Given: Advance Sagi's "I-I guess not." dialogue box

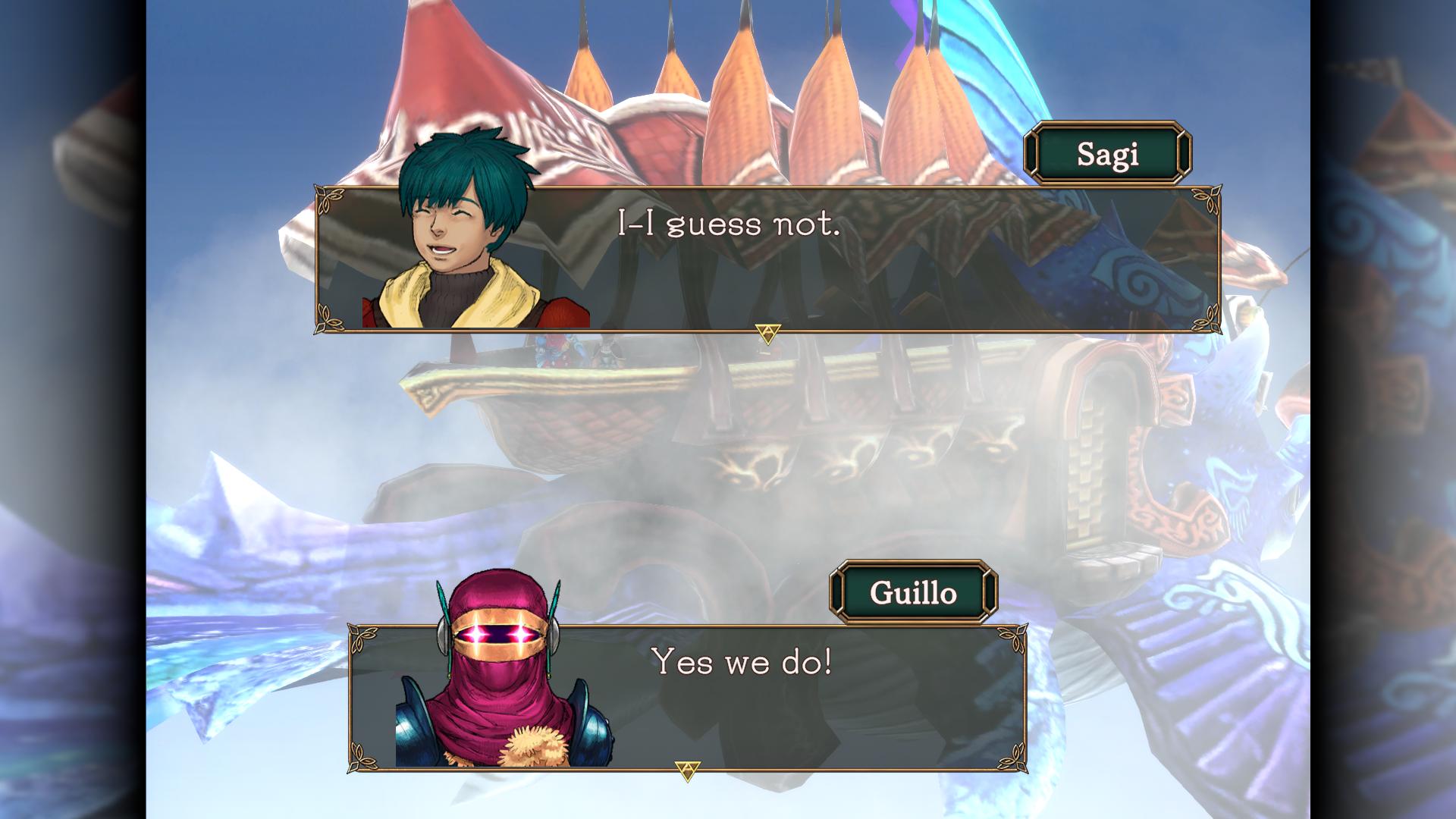Looking at the screenshot, I should (767, 258).
